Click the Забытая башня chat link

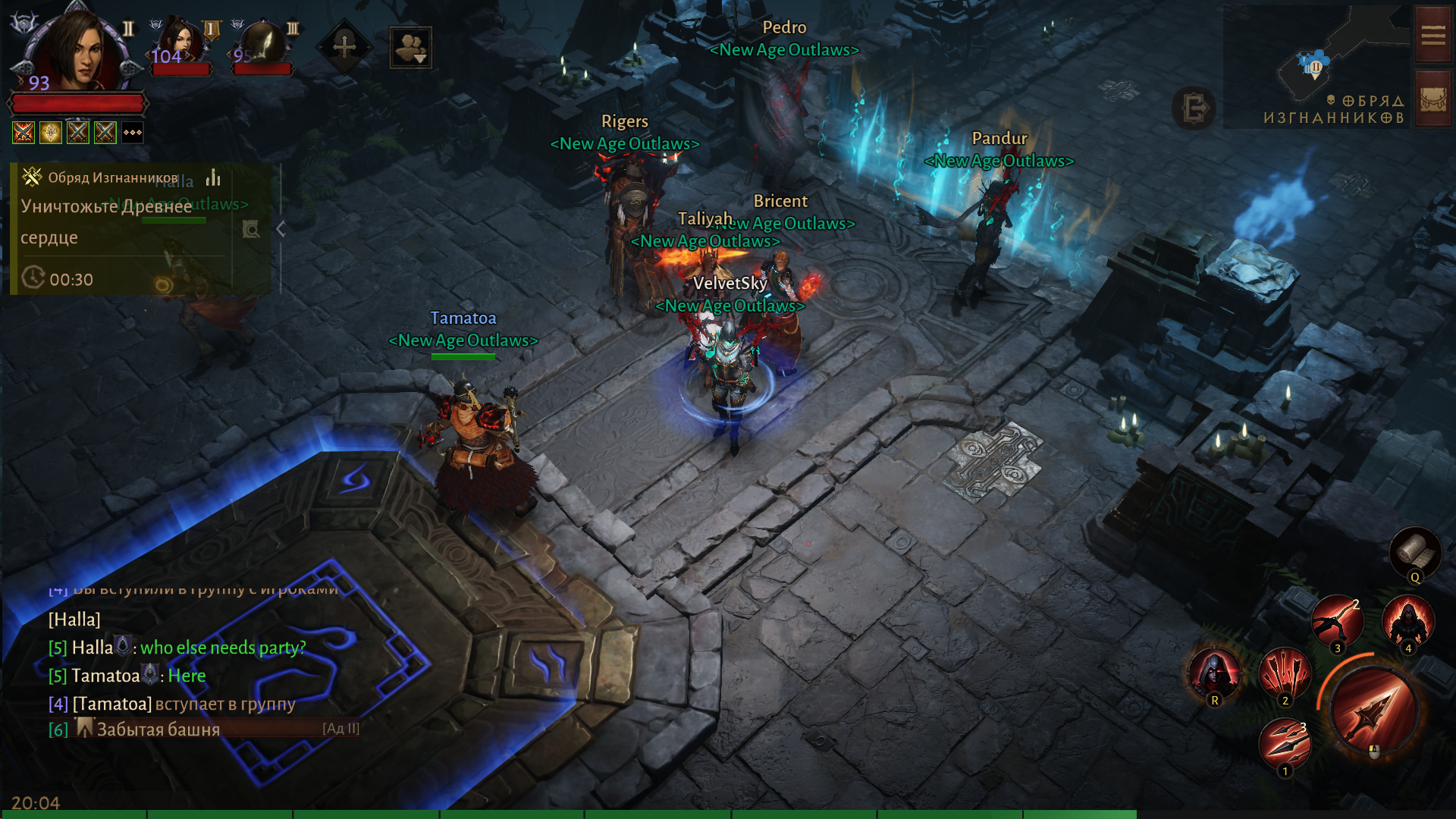[x=158, y=730]
